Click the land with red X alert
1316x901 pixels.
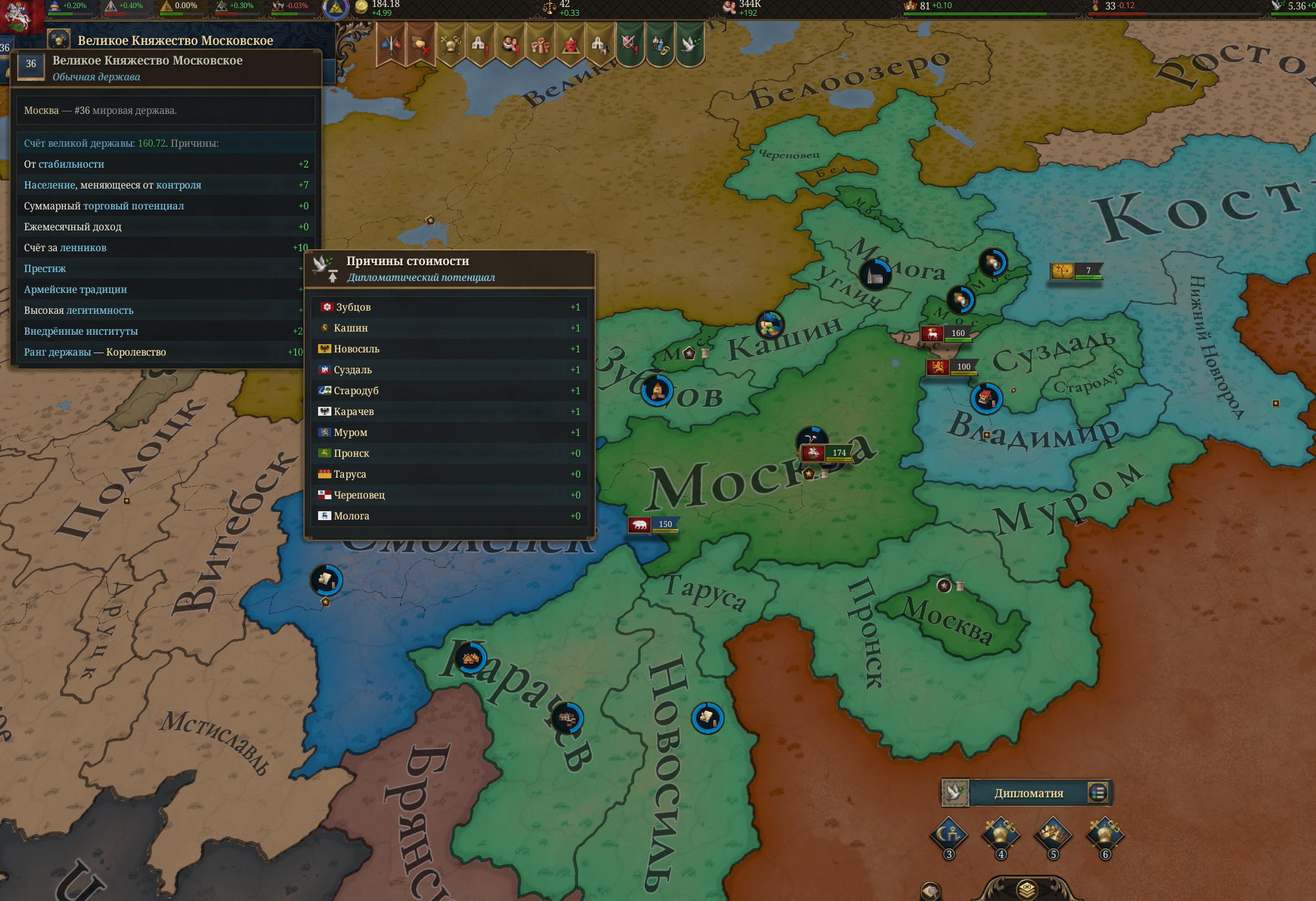421,44
